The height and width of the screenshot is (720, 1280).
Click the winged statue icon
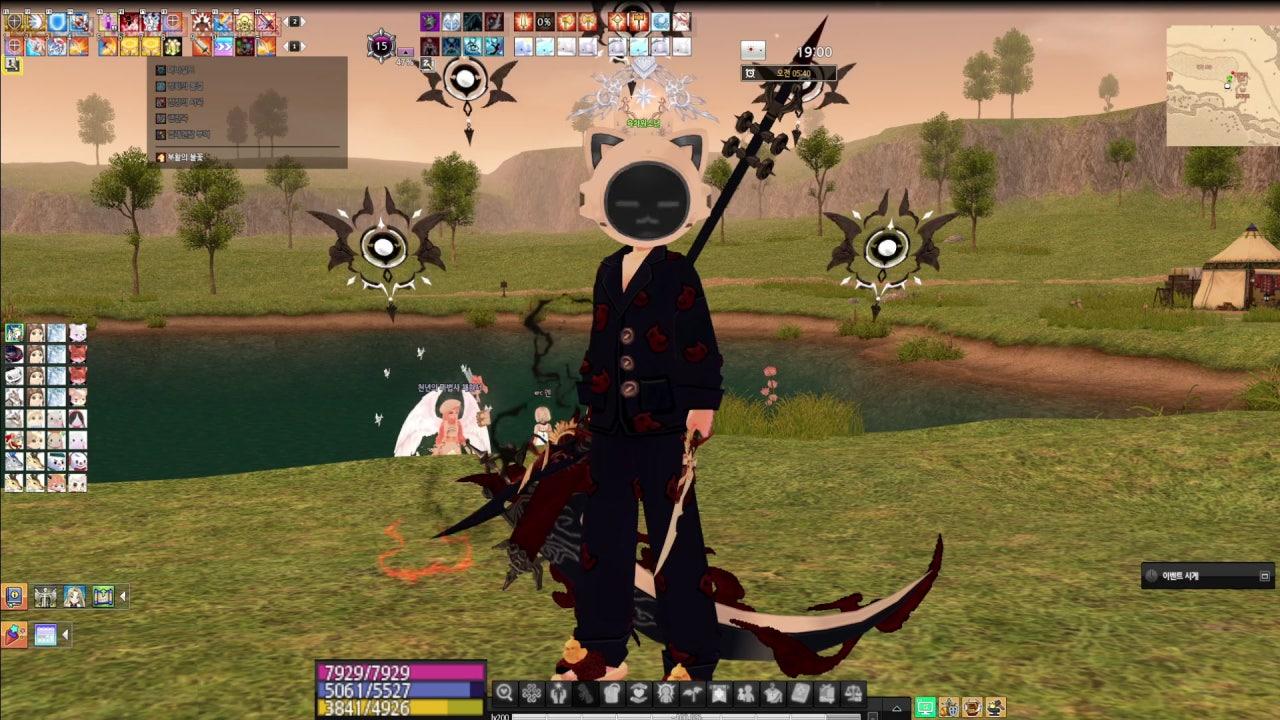pos(46,597)
